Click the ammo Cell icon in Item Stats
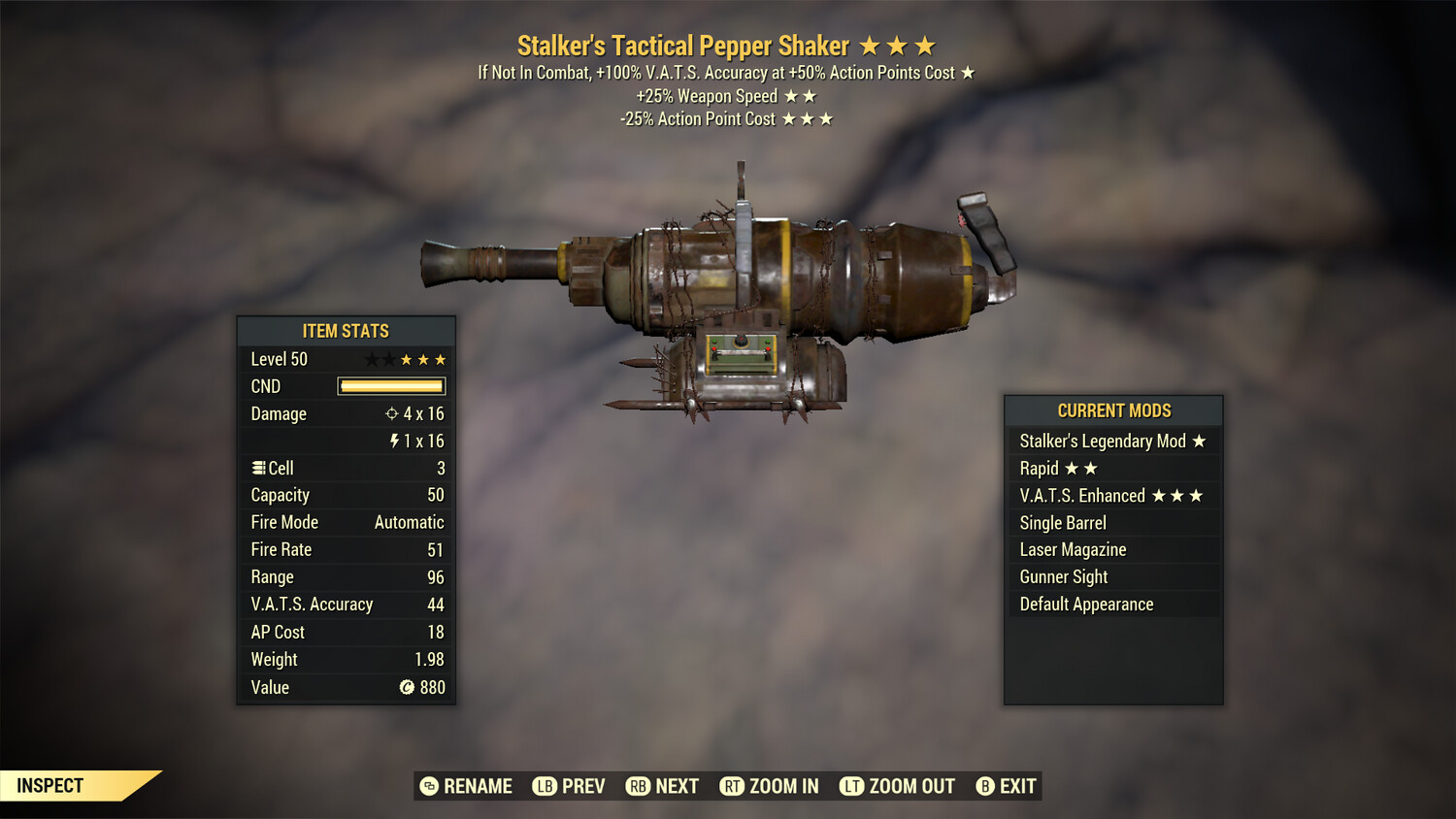 258,468
